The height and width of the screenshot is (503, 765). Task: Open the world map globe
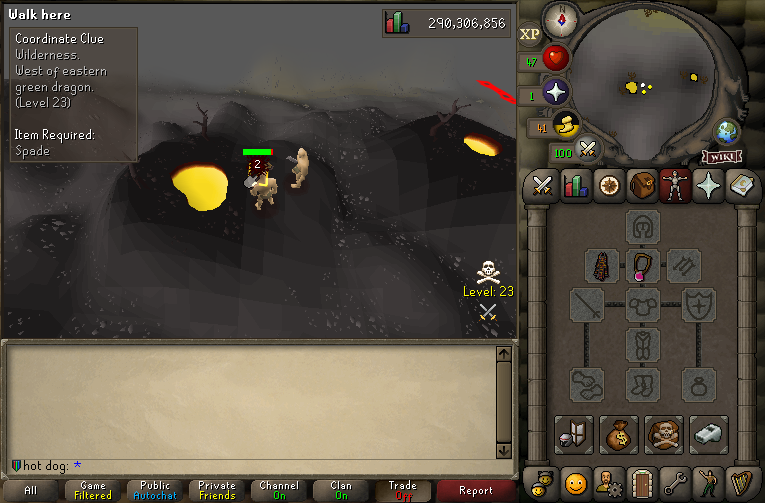pyautogui.click(x=726, y=133)
